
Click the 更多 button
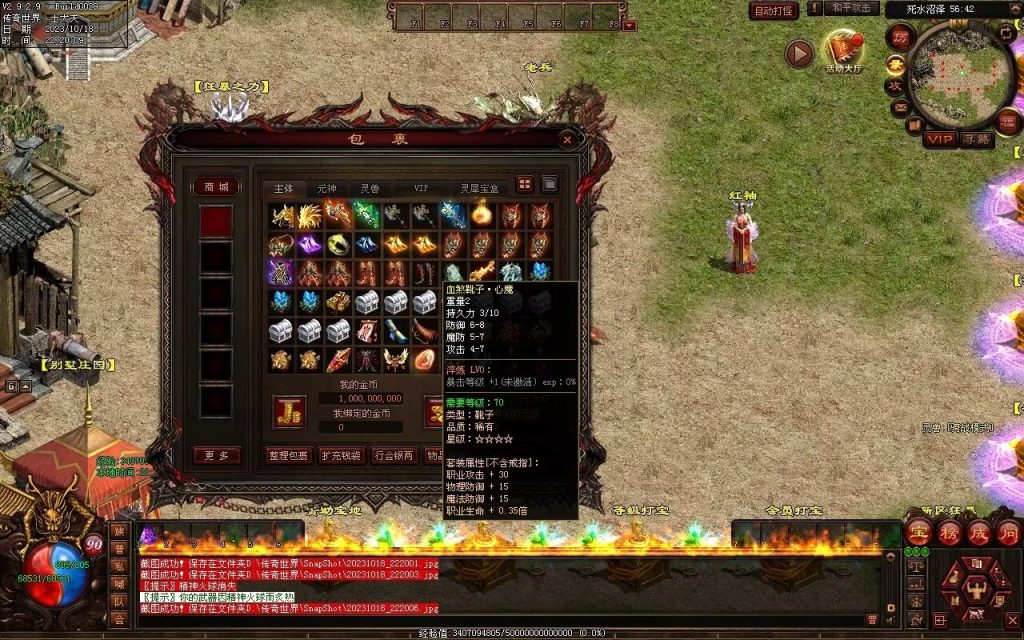point(216,456)
